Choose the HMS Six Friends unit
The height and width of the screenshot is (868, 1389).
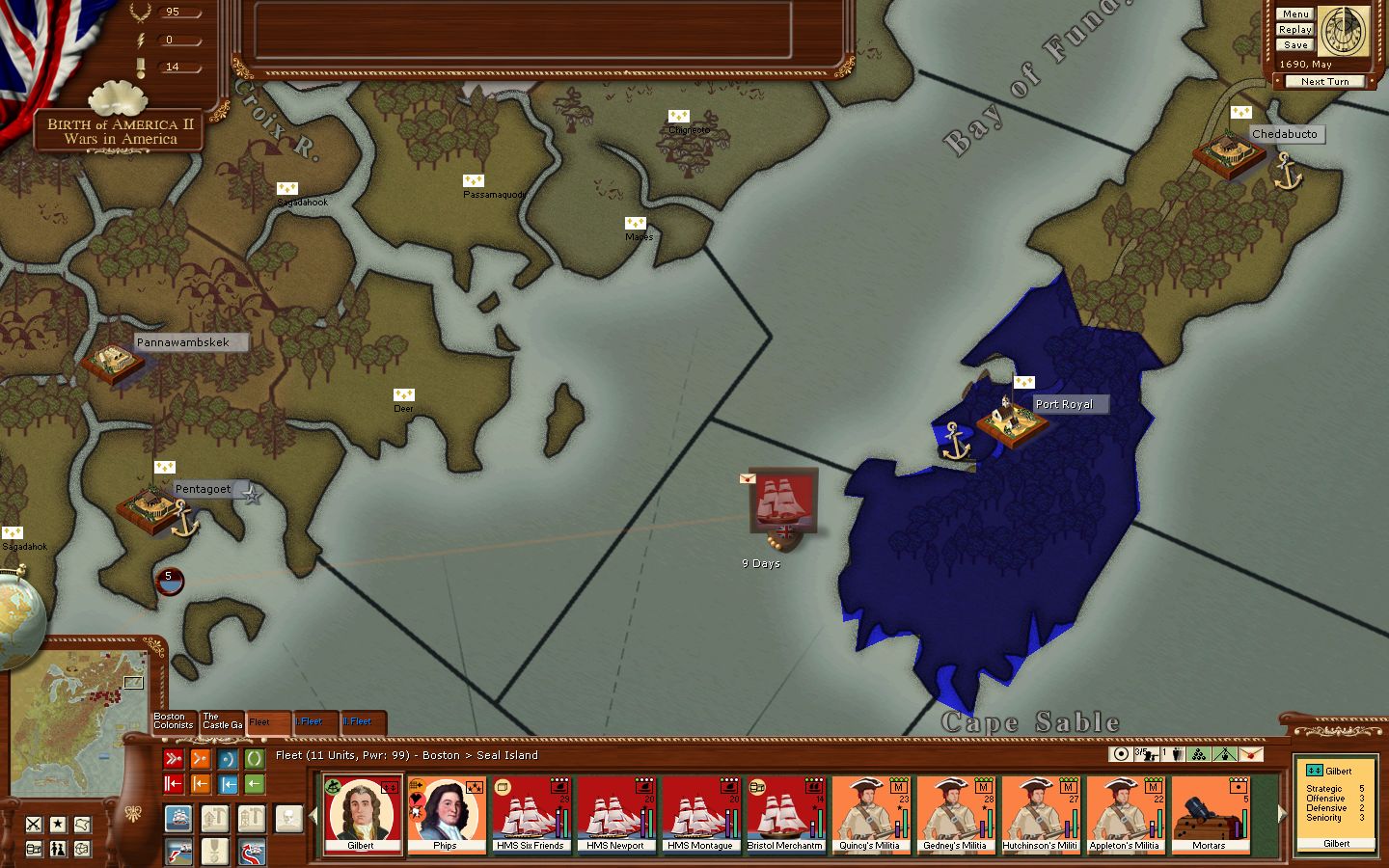click(x=530, y=815)
